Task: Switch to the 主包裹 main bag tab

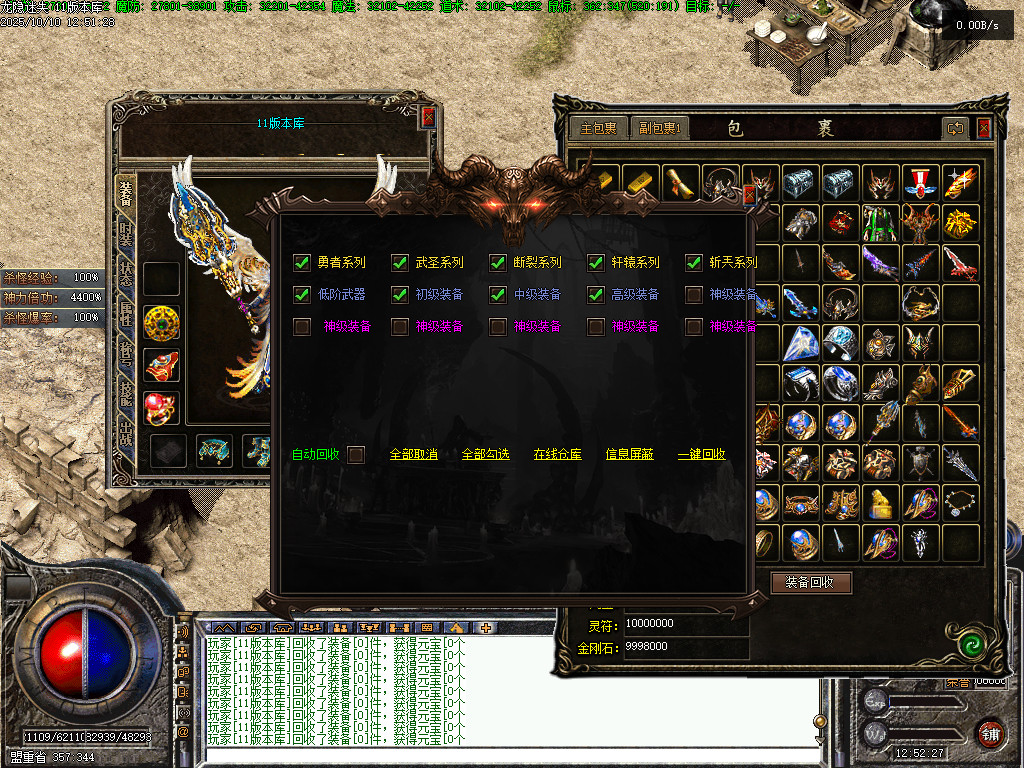Action: click(599, 128)
